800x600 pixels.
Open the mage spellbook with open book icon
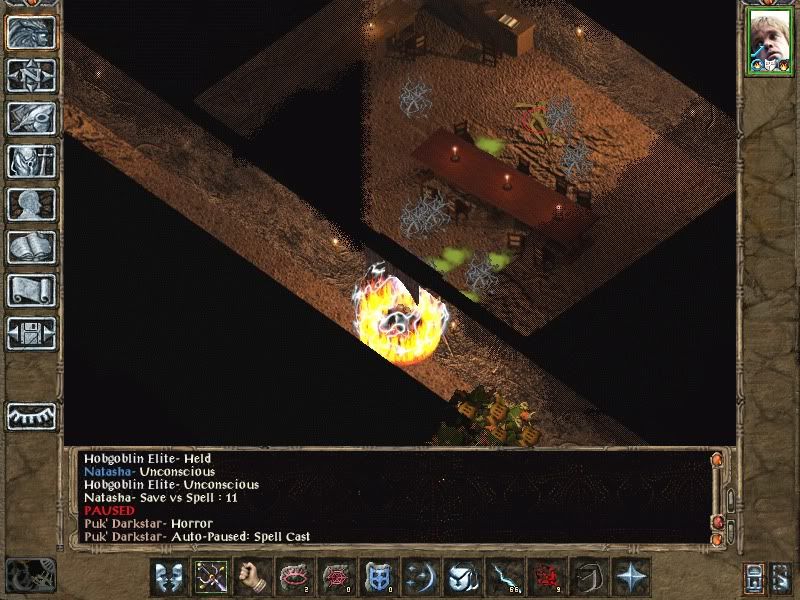coord(31,247)
